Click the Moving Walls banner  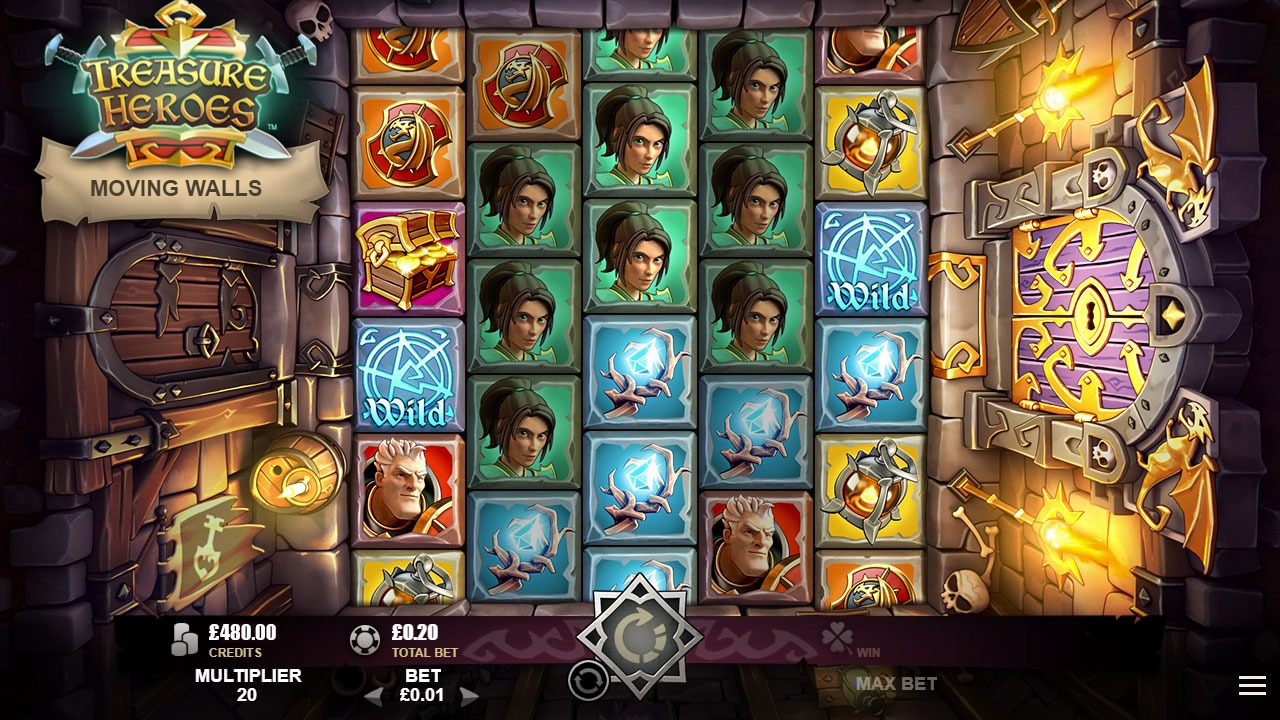tap(176, 187)
